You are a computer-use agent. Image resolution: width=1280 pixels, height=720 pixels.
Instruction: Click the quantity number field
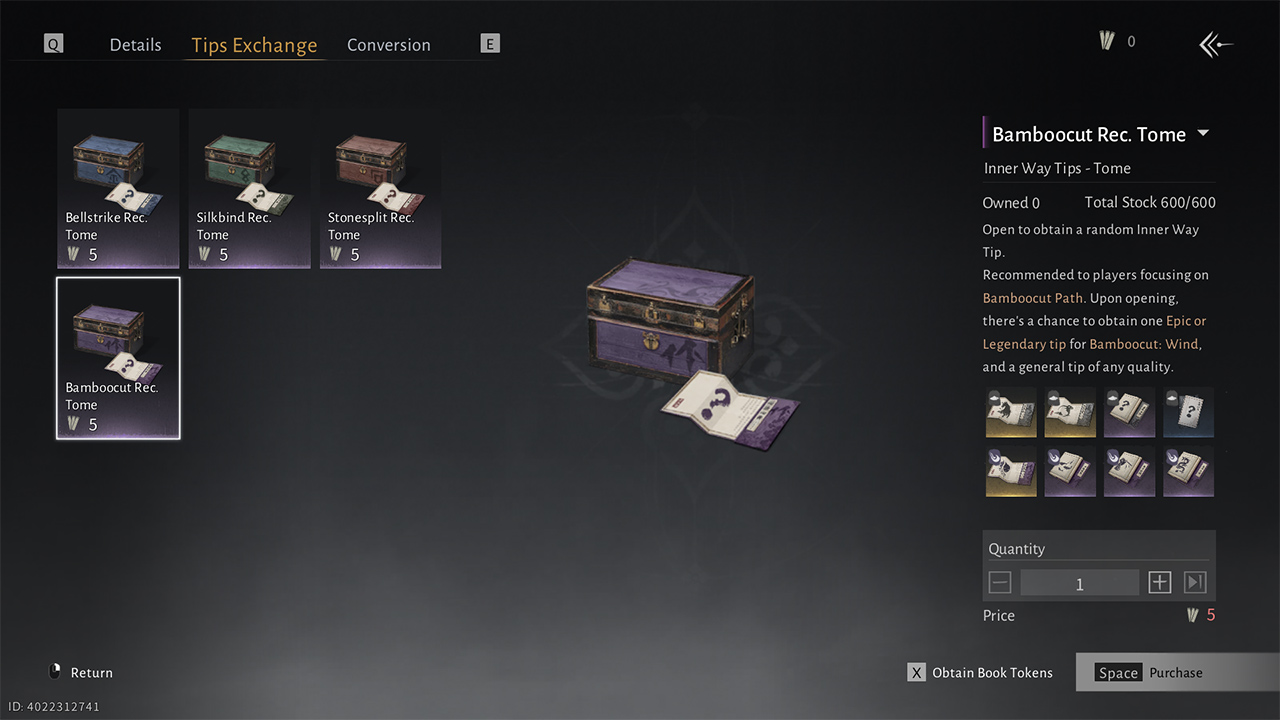[1079, 583]
